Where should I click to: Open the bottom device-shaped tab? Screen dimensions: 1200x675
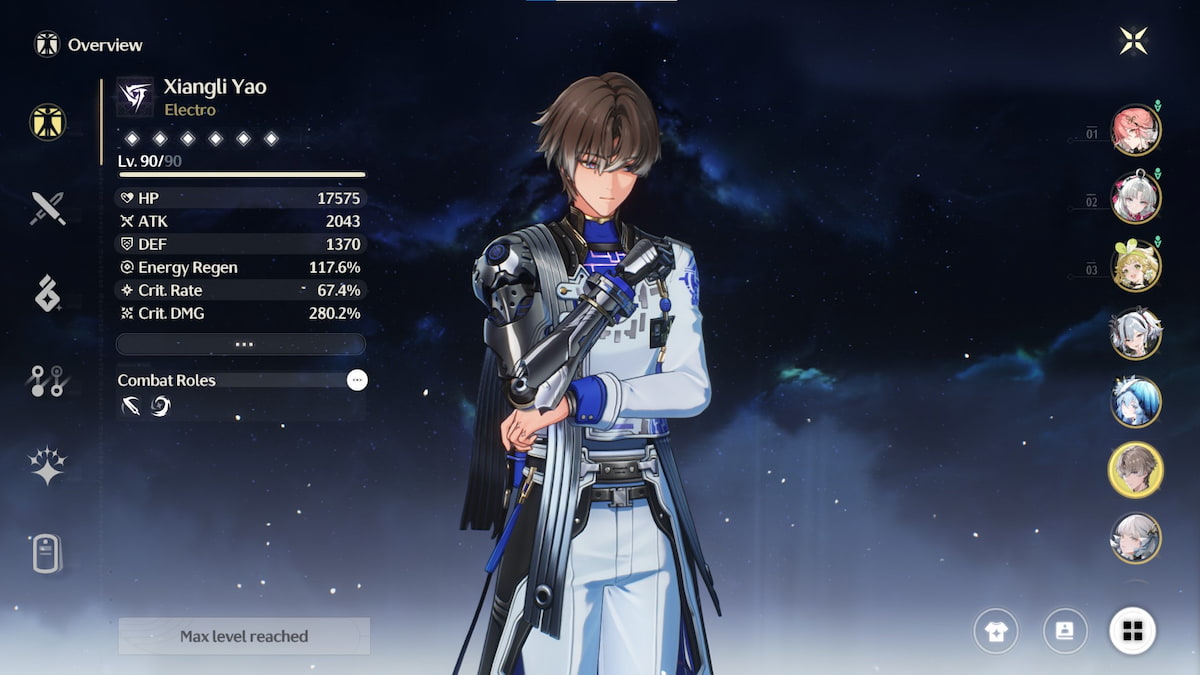pos(48,552)
